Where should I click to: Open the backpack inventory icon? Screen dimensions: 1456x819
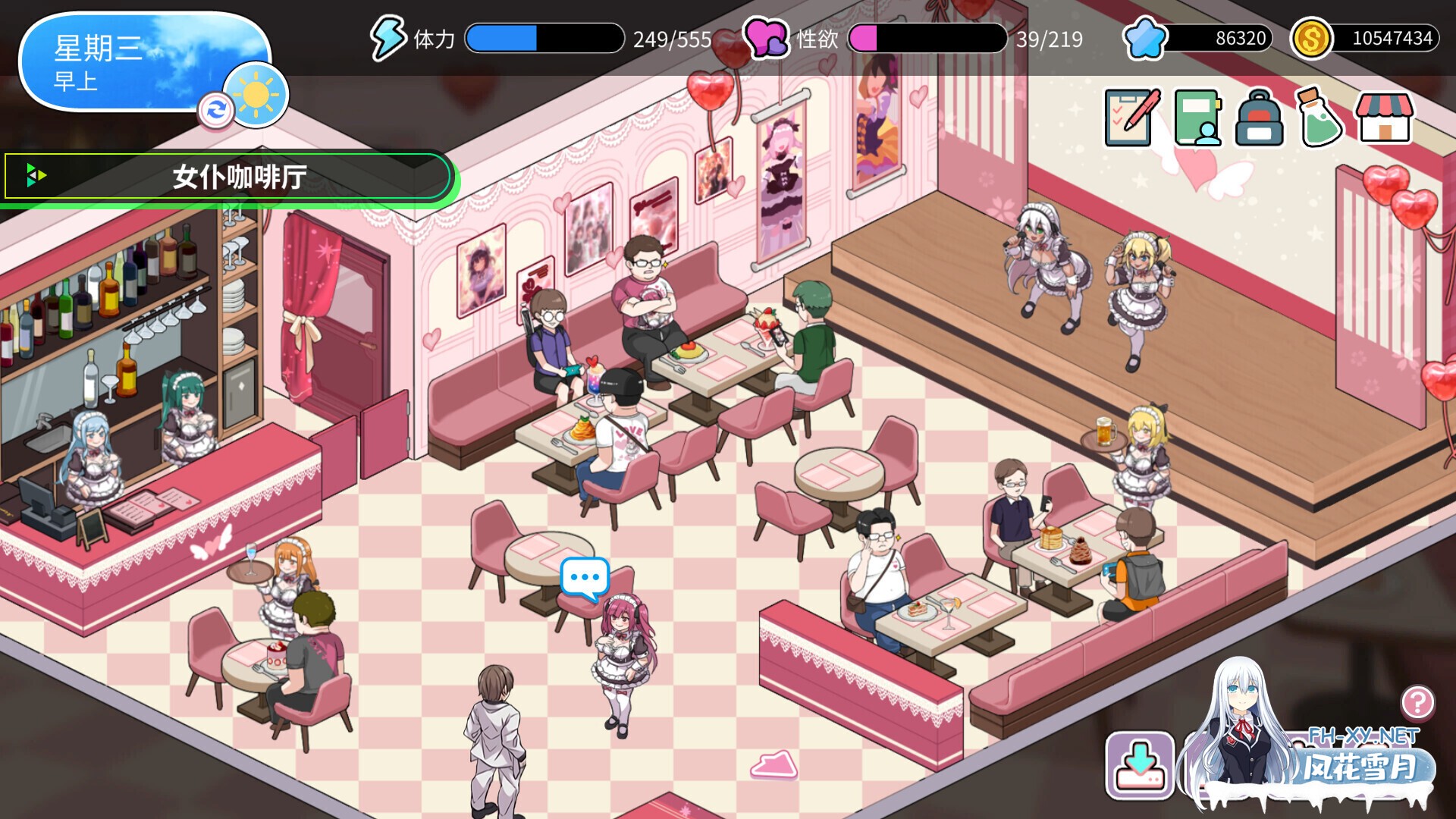(1258, 118)
